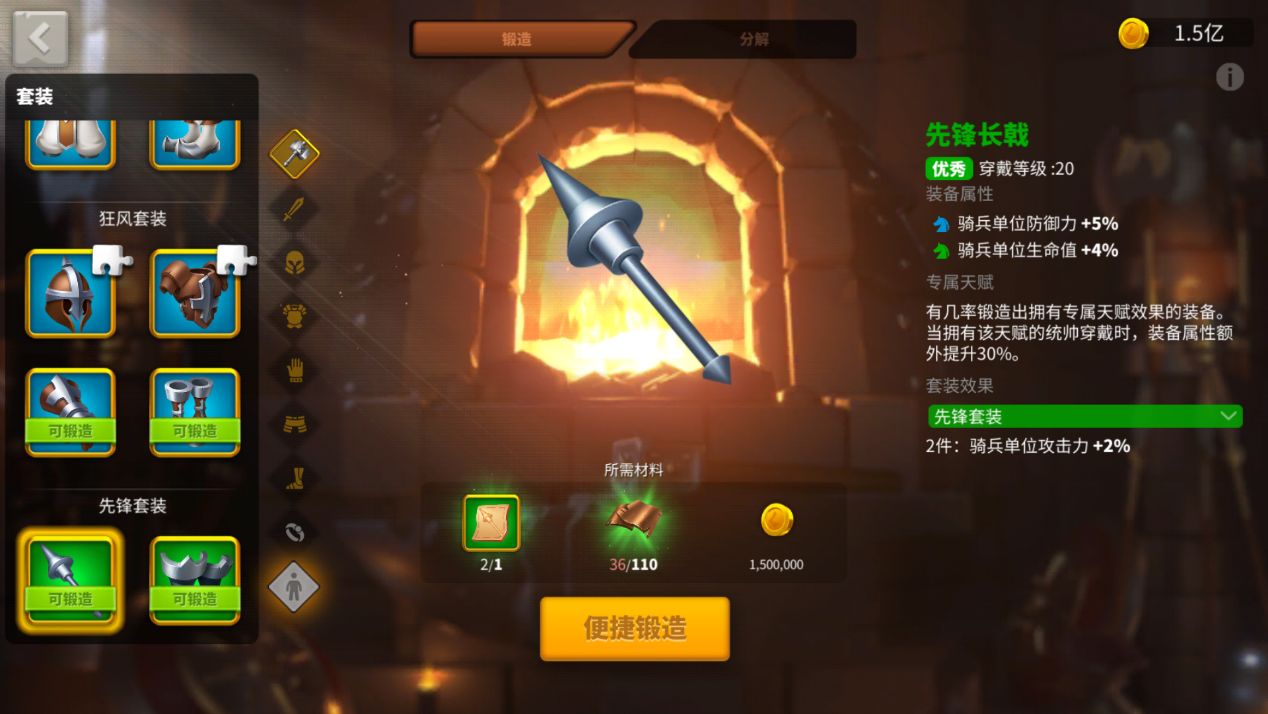Select the 先锋 halberd slot
Image resolution: width=1268 pixels, height=714 pixels.
[x=70, y=580]
